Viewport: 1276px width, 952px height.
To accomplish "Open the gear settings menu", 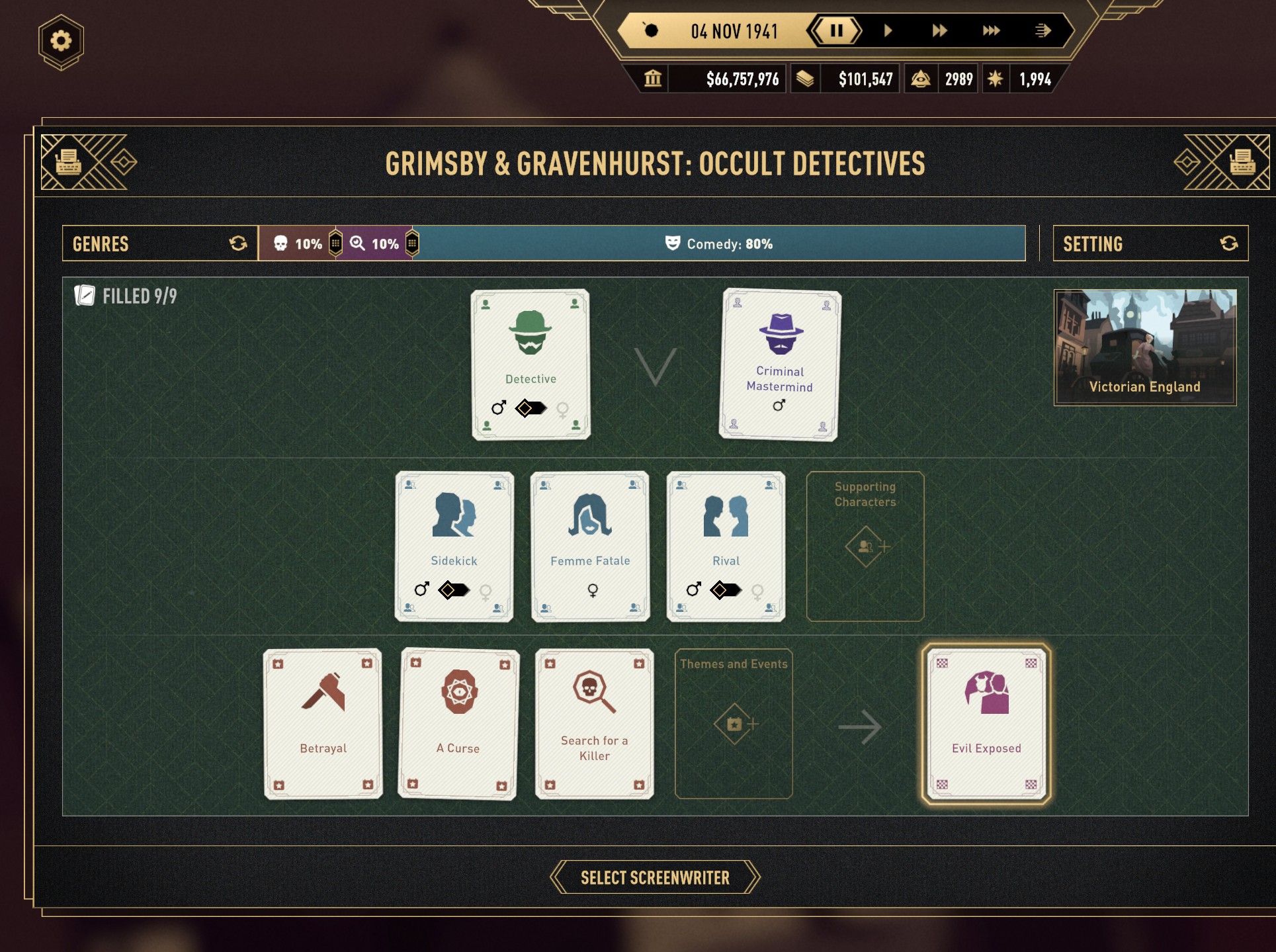I will (x=61, y=41).
